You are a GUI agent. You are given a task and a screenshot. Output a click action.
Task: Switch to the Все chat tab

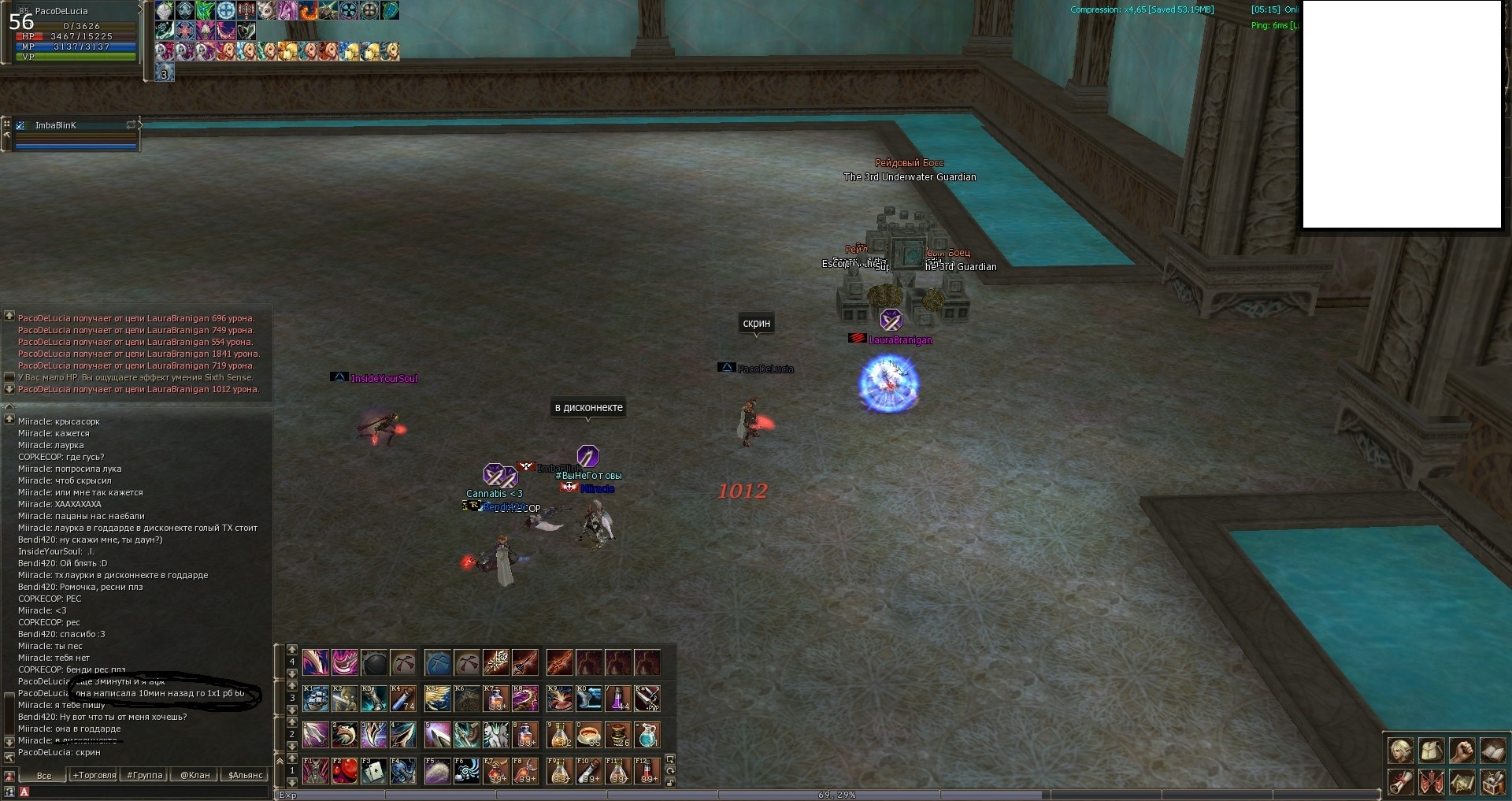coord(44,775)
